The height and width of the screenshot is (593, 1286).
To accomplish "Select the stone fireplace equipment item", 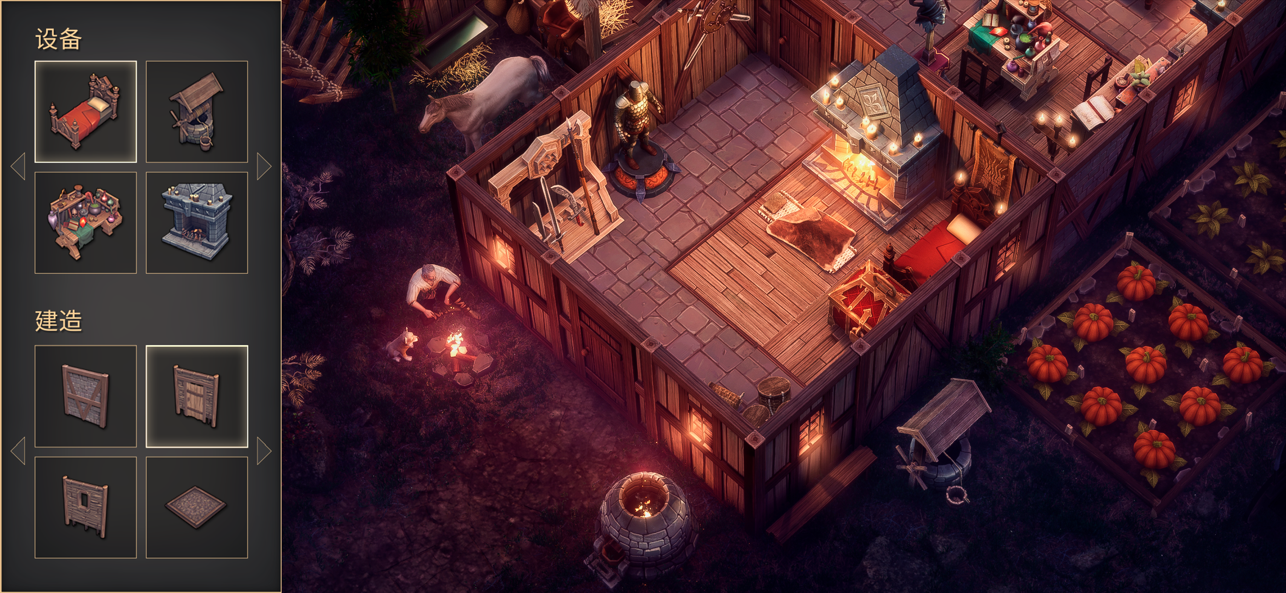I will (x=197, y=223).
